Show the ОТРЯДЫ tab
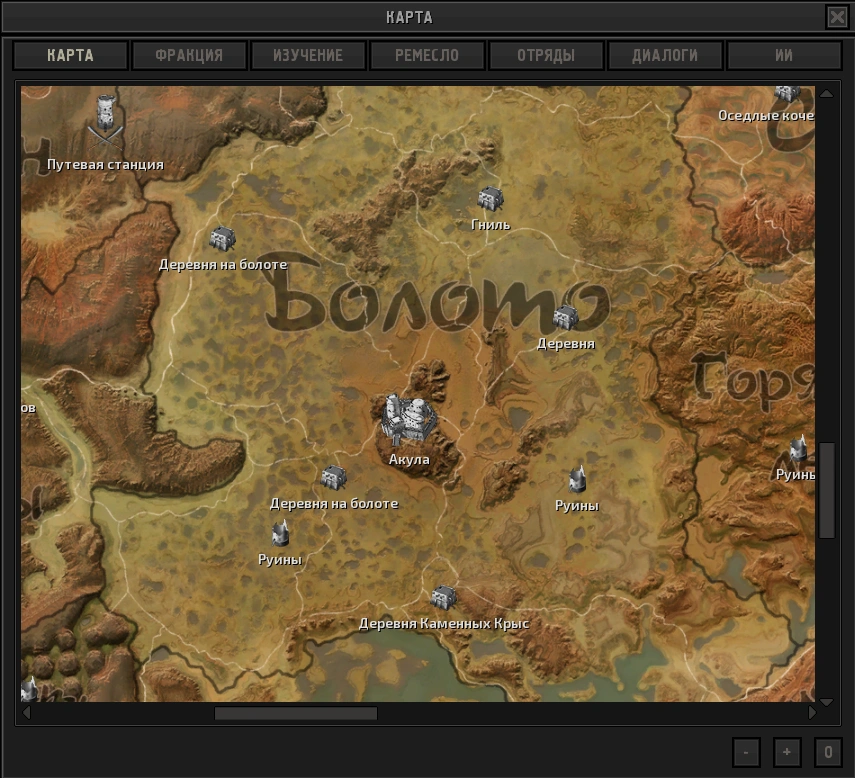Viewport: 855px width, 778px height. point(546,55)
